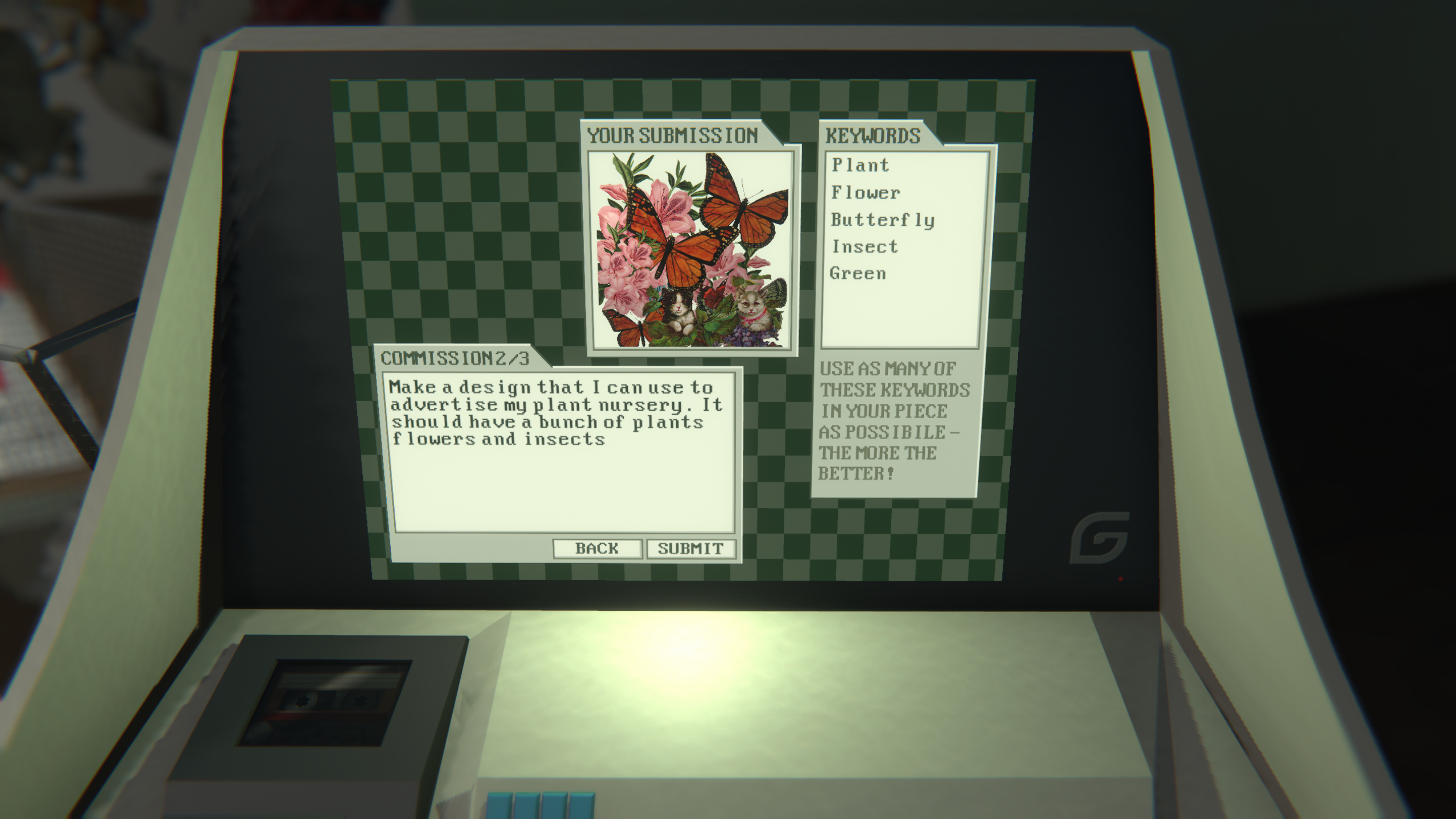The height and width of the screenshot is (819, 1456).
Task: Choose the Flower keyword
Action: tap(866, 193)
